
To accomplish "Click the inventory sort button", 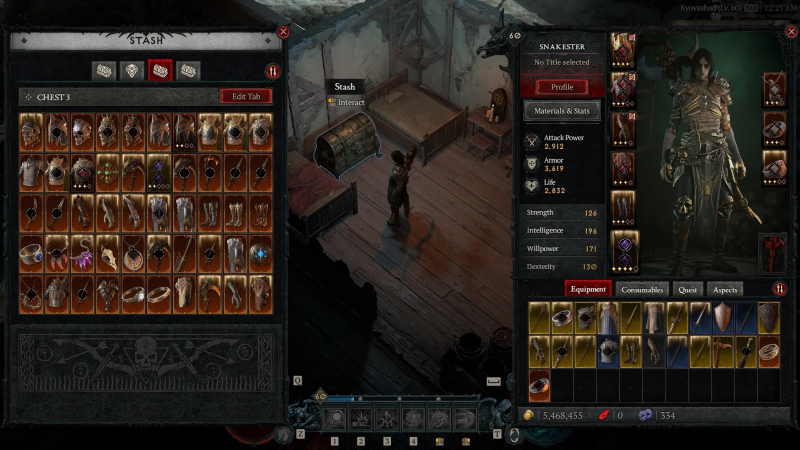I will click(x=779, y=289).
